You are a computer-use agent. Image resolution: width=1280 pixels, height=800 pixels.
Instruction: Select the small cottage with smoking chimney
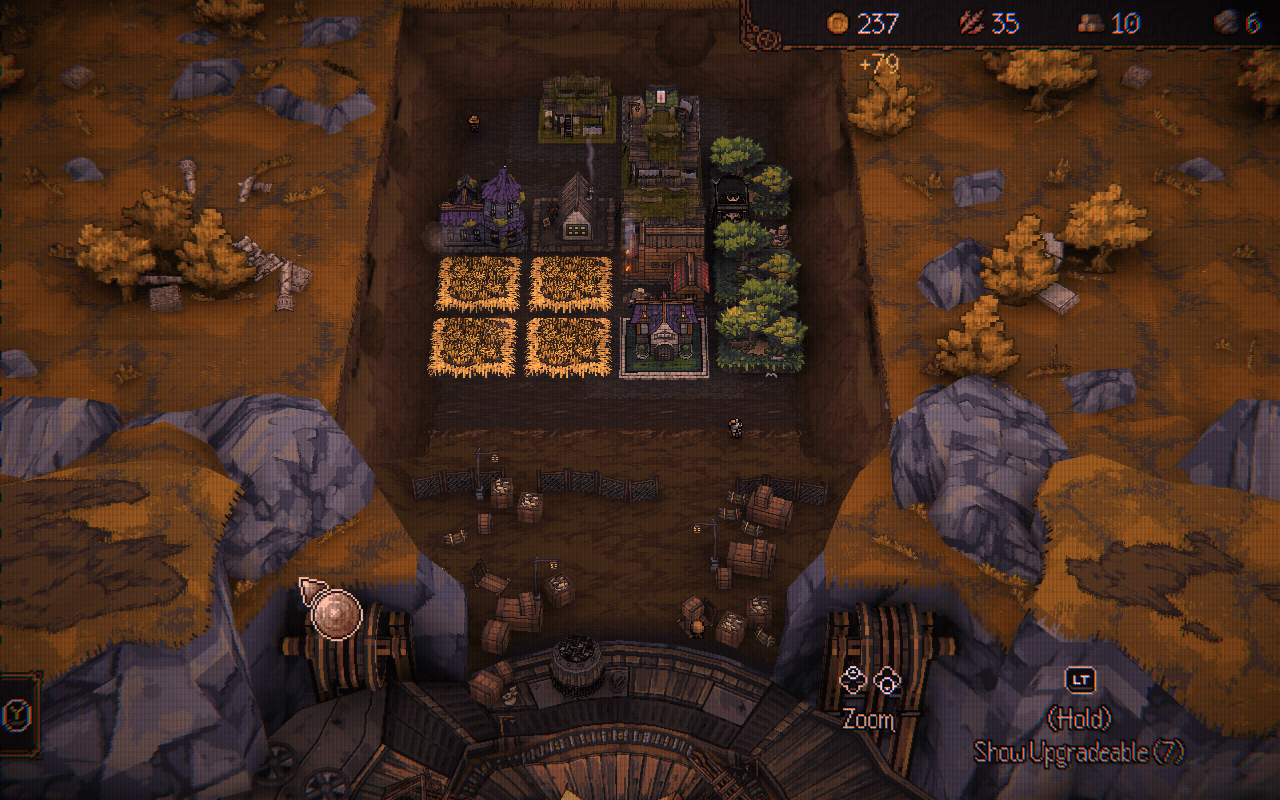click(575, 212)
